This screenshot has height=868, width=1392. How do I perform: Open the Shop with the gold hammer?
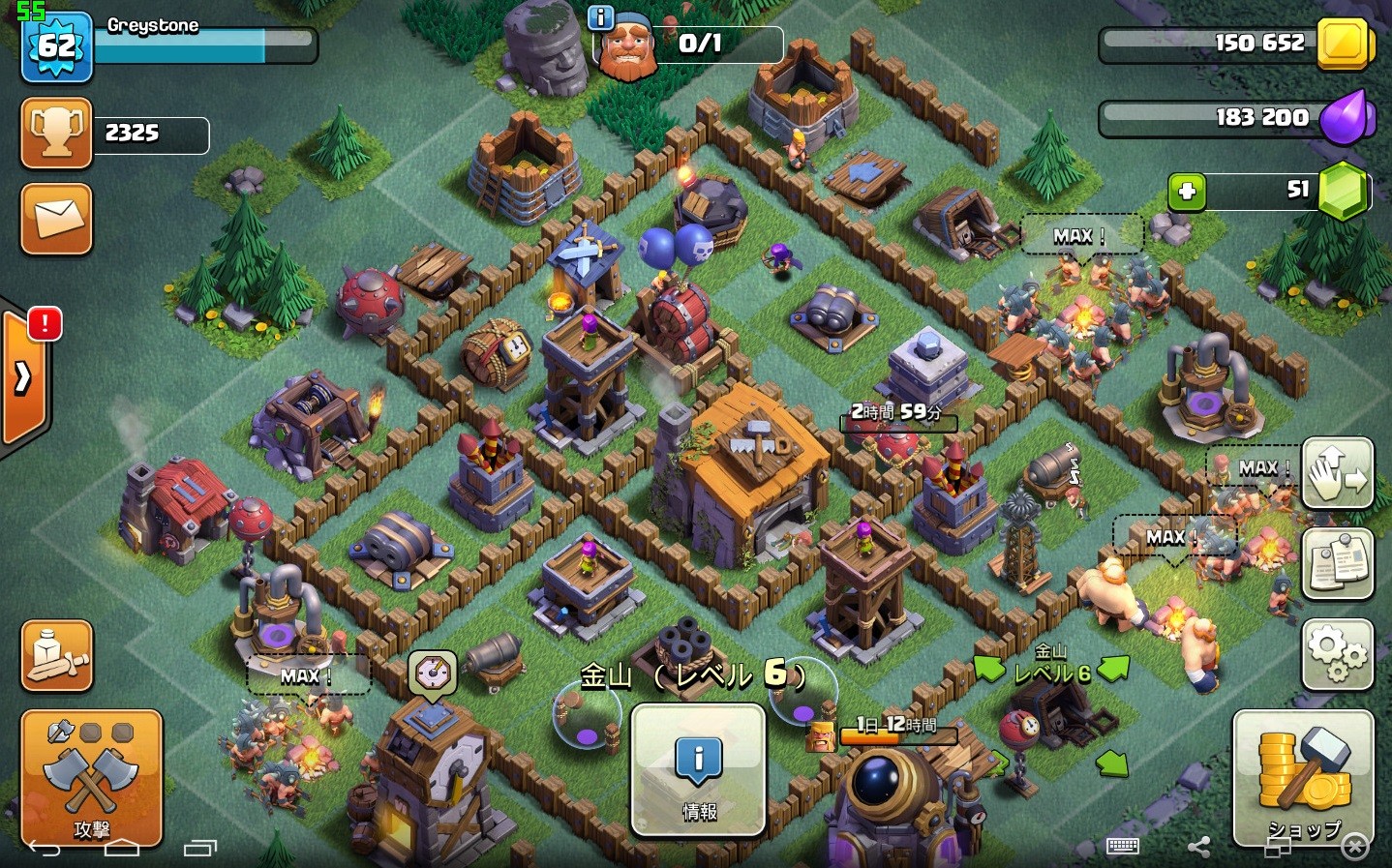(1303, 777)
